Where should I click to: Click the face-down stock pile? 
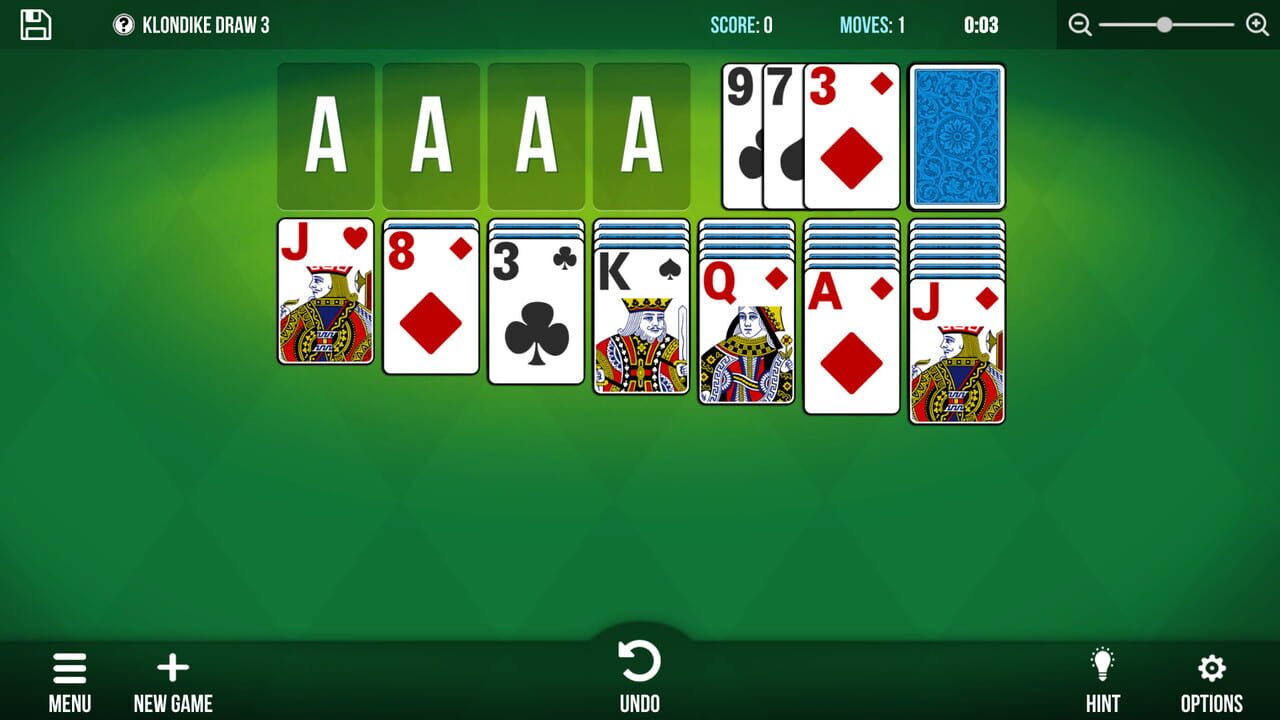coord(956,136)
